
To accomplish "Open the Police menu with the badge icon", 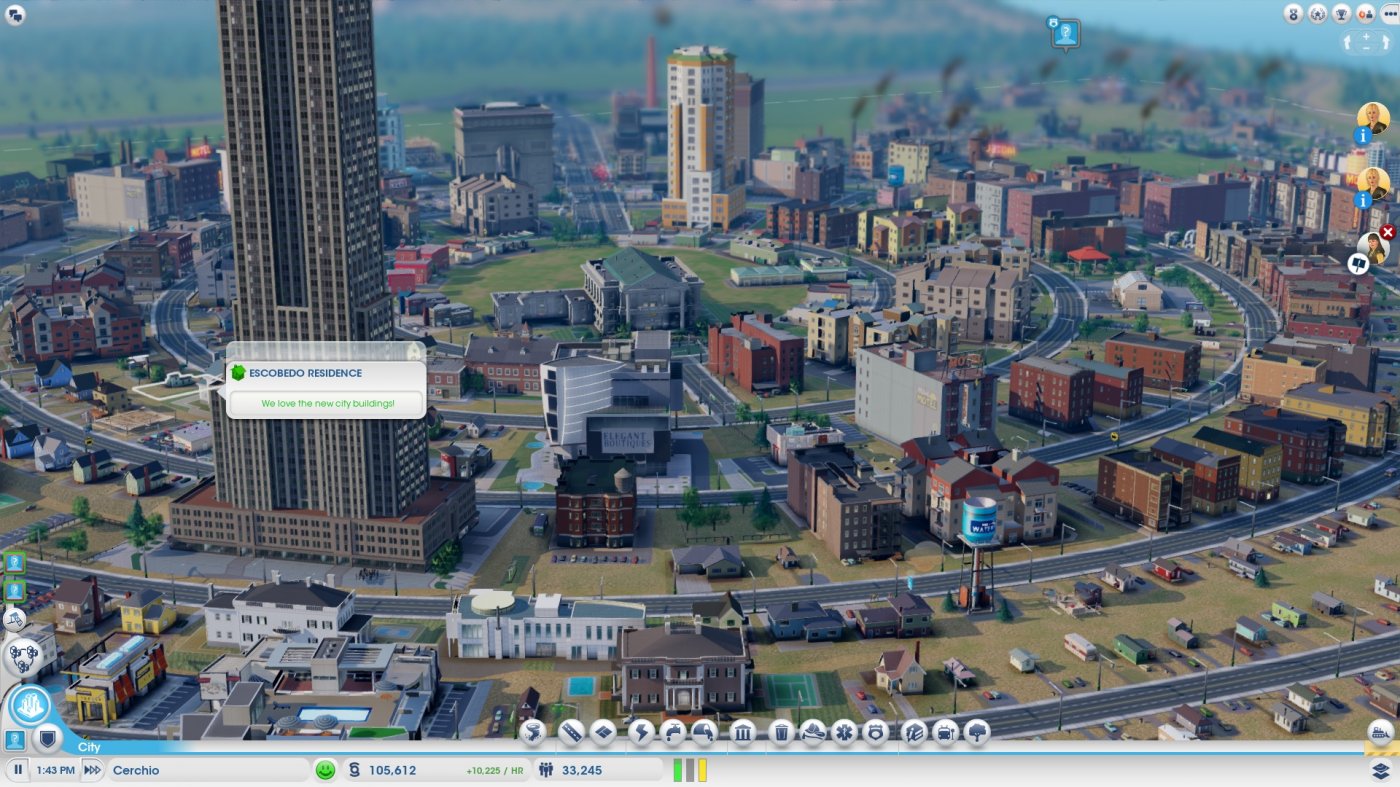I will click(875, 734).
